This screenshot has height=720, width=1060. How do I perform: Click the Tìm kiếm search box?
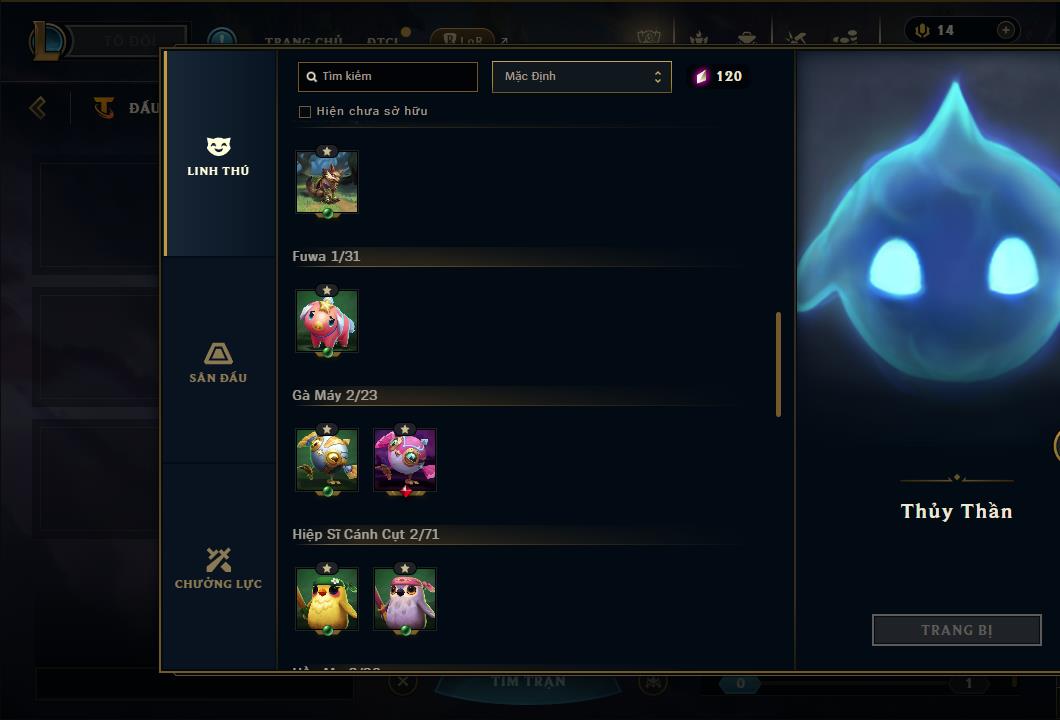388,77
